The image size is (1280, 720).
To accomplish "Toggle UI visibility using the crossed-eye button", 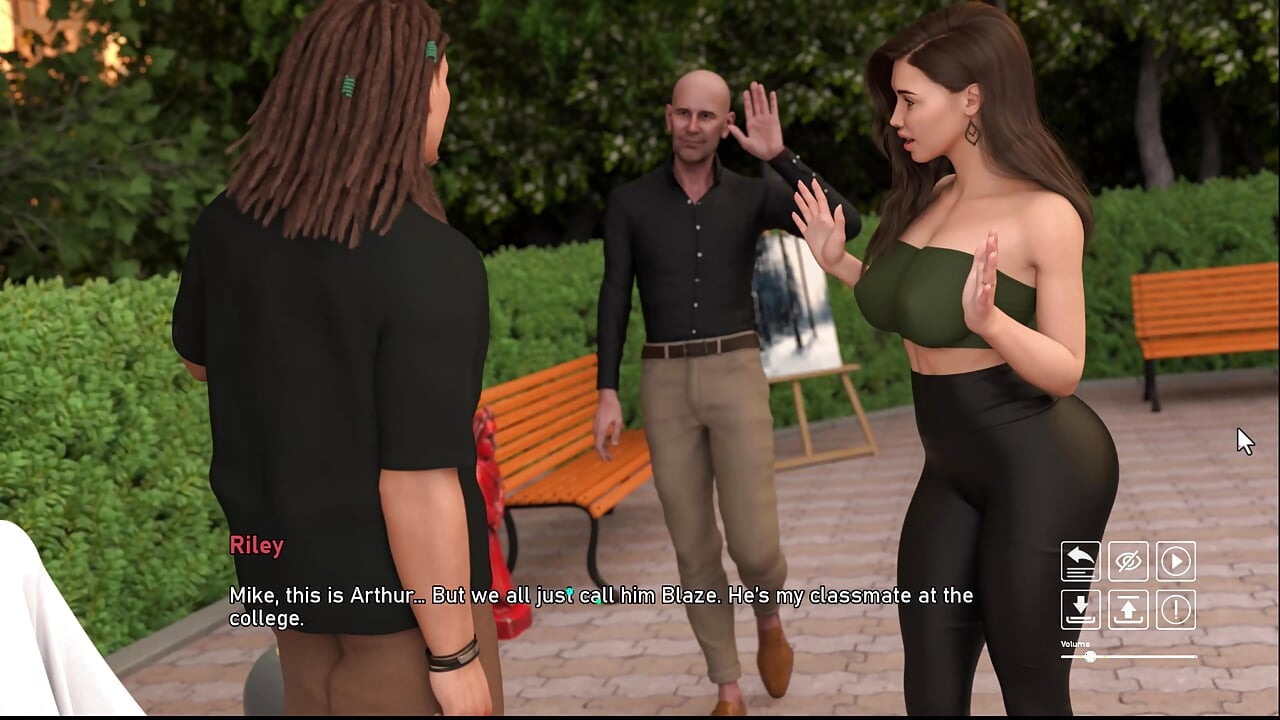I will click(x=1129, y=561).
